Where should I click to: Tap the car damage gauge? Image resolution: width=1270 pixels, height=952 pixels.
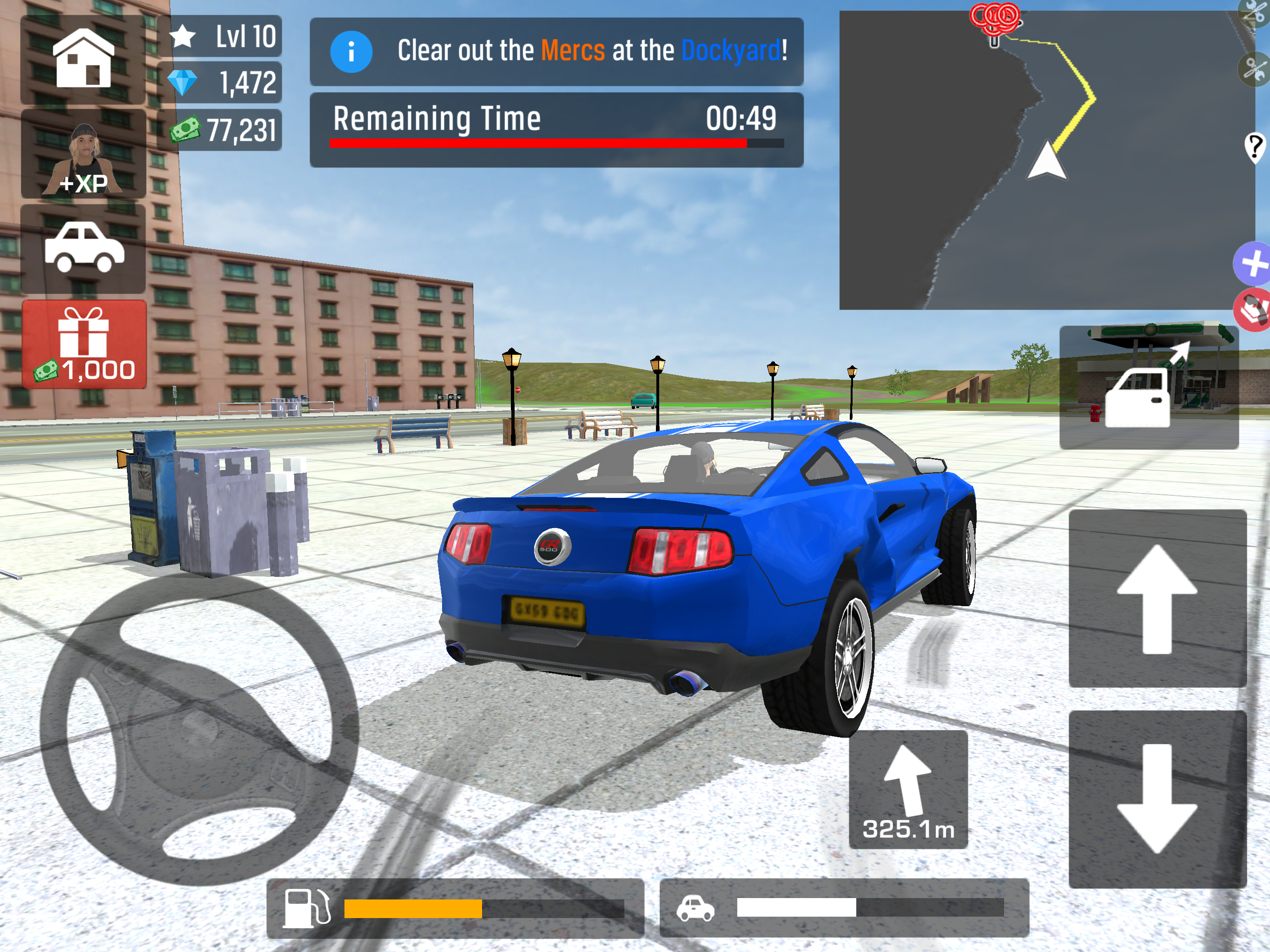tap(844, 908)
